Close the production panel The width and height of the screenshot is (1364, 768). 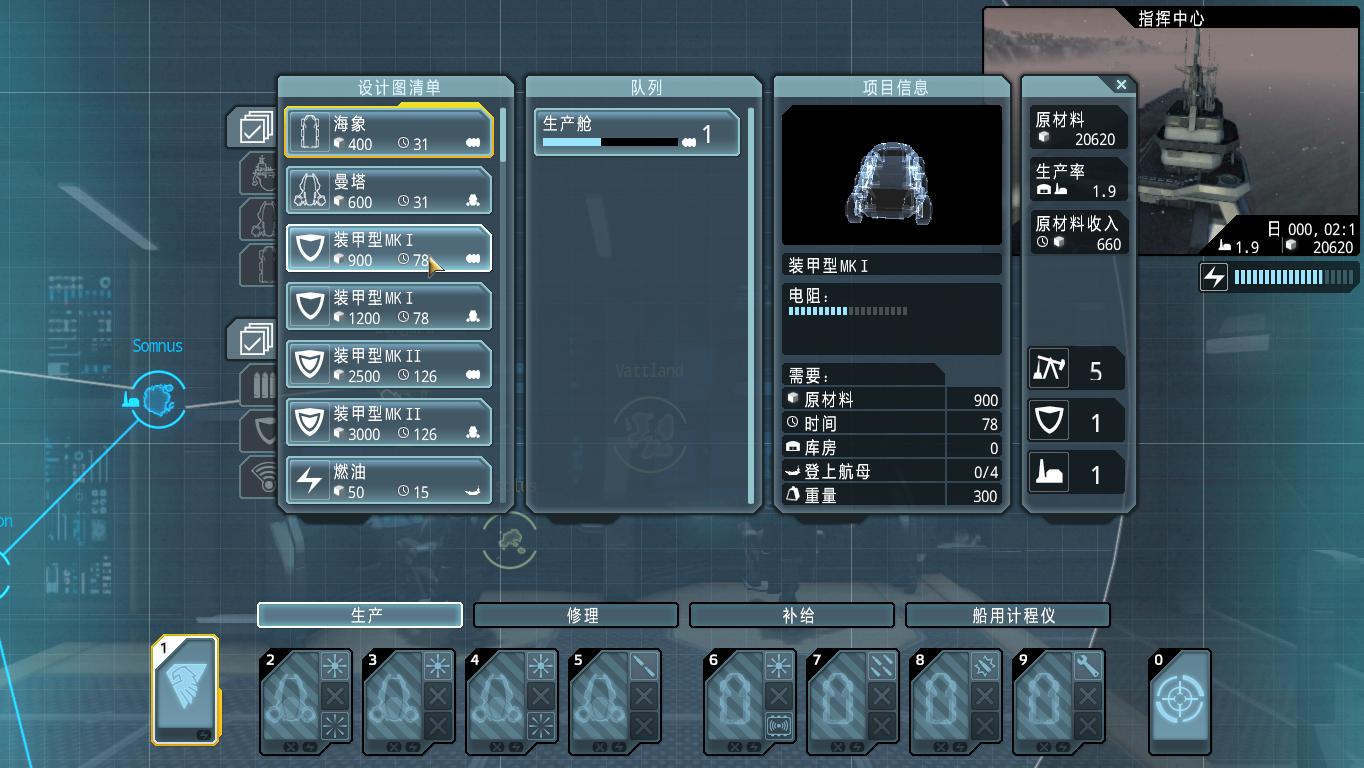pos(1121,85)
